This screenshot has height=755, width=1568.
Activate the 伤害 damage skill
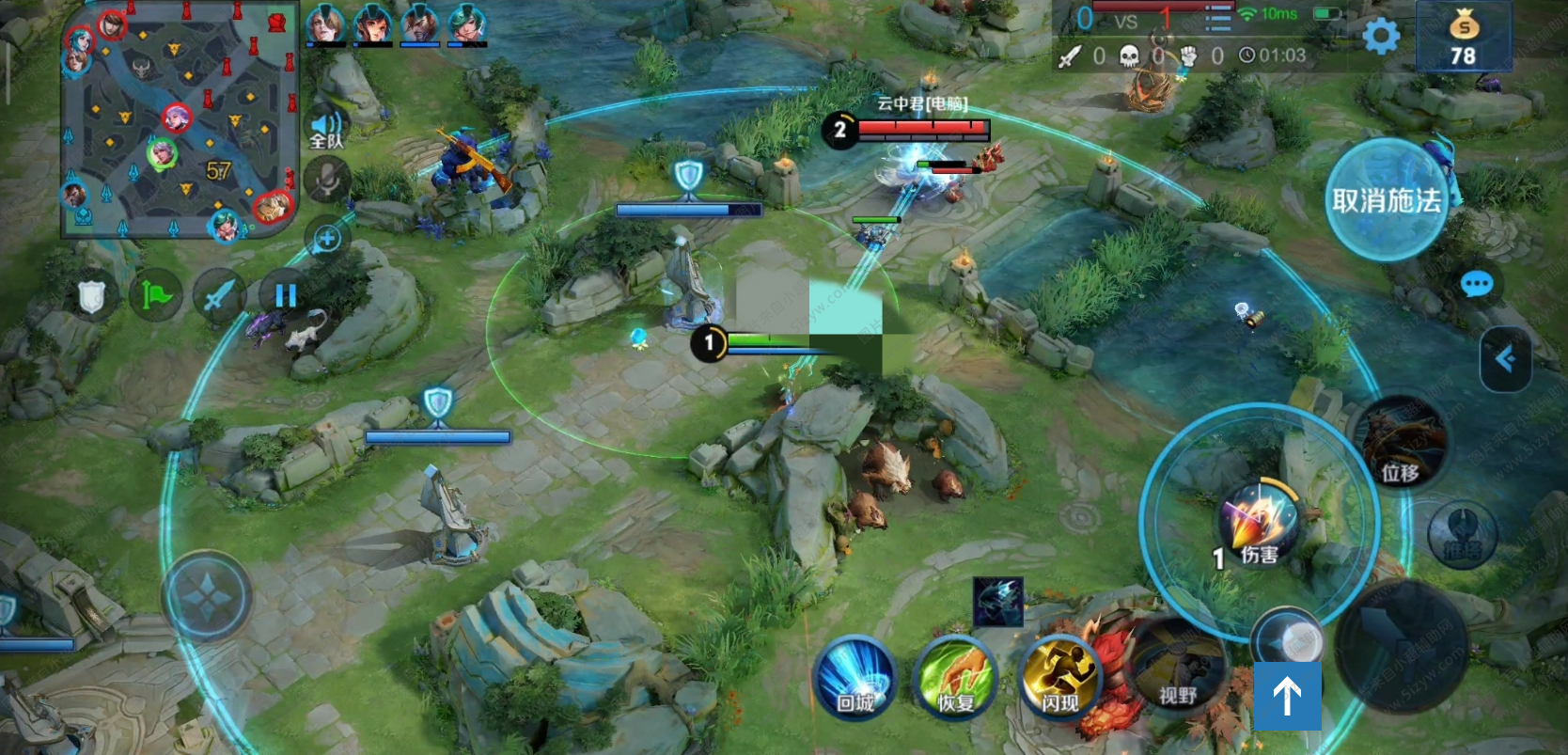1258,522
